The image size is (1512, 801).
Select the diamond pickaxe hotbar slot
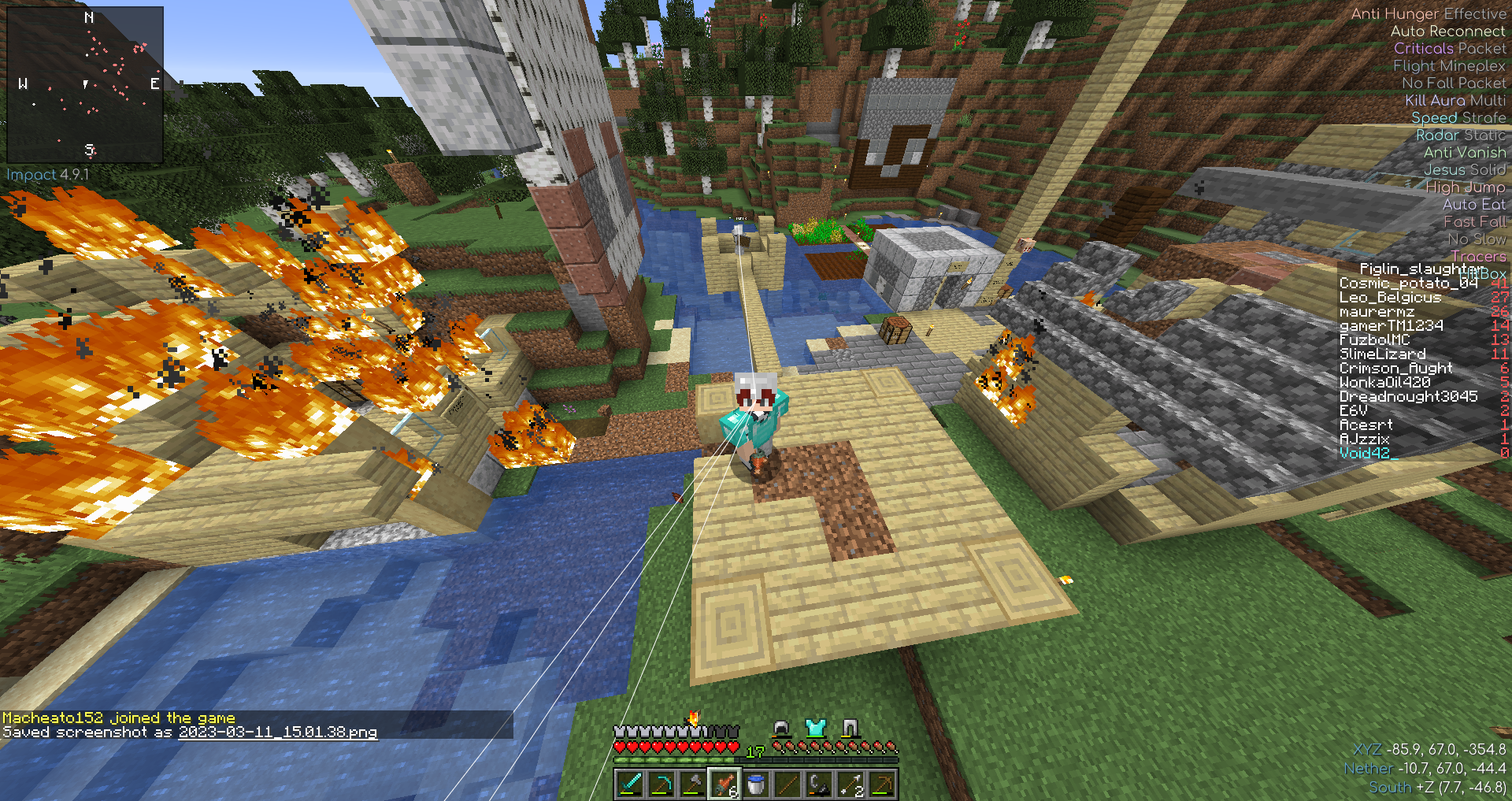click(x=661, y=784)
